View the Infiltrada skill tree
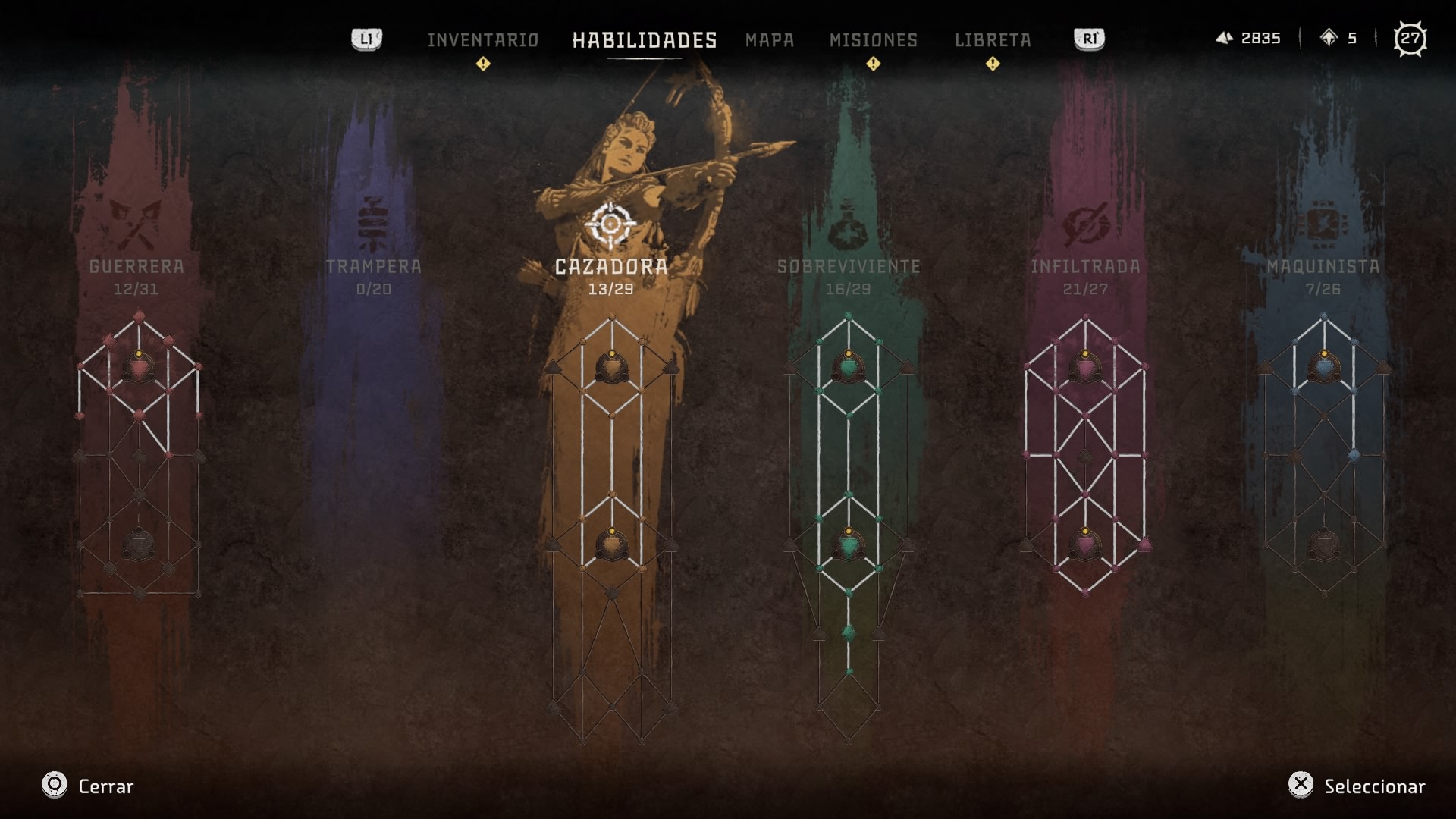The width and height of the screenshot is (1456, 819). (1085, 266)
